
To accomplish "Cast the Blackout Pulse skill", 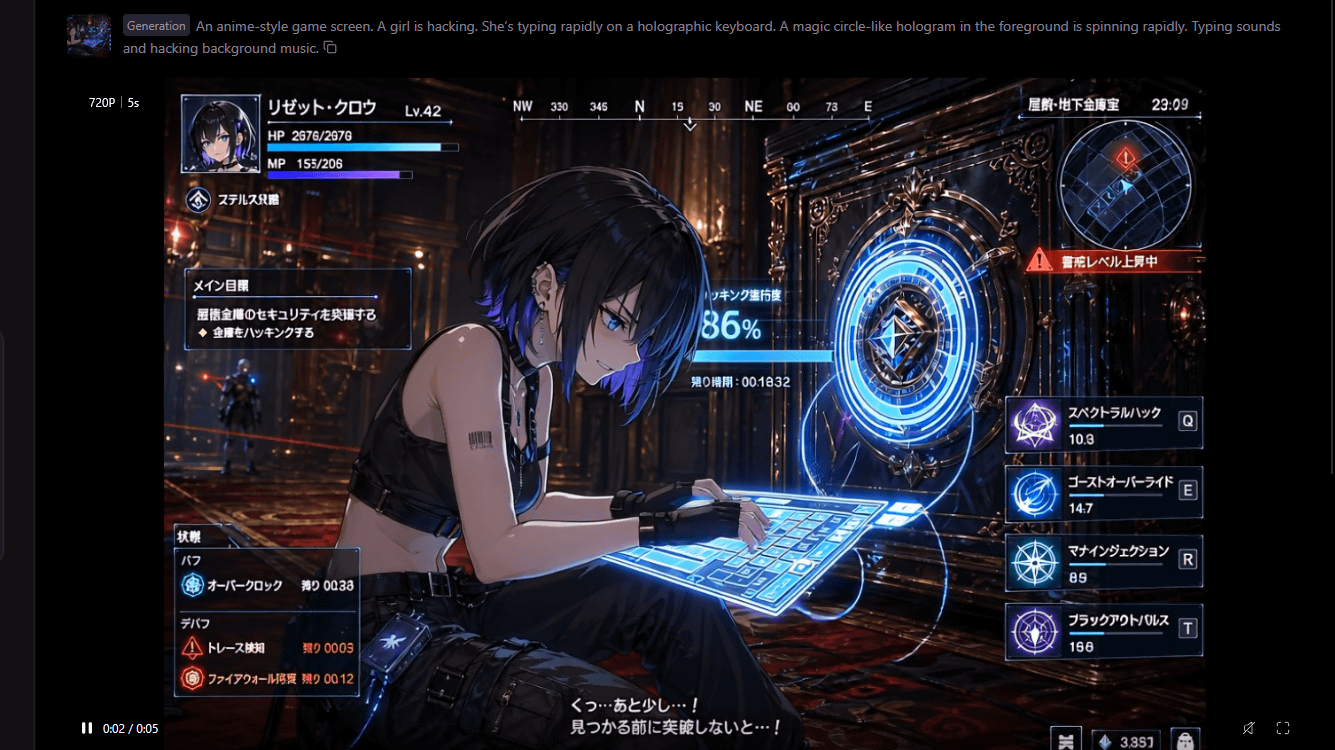I will [x=1034, y=633].
